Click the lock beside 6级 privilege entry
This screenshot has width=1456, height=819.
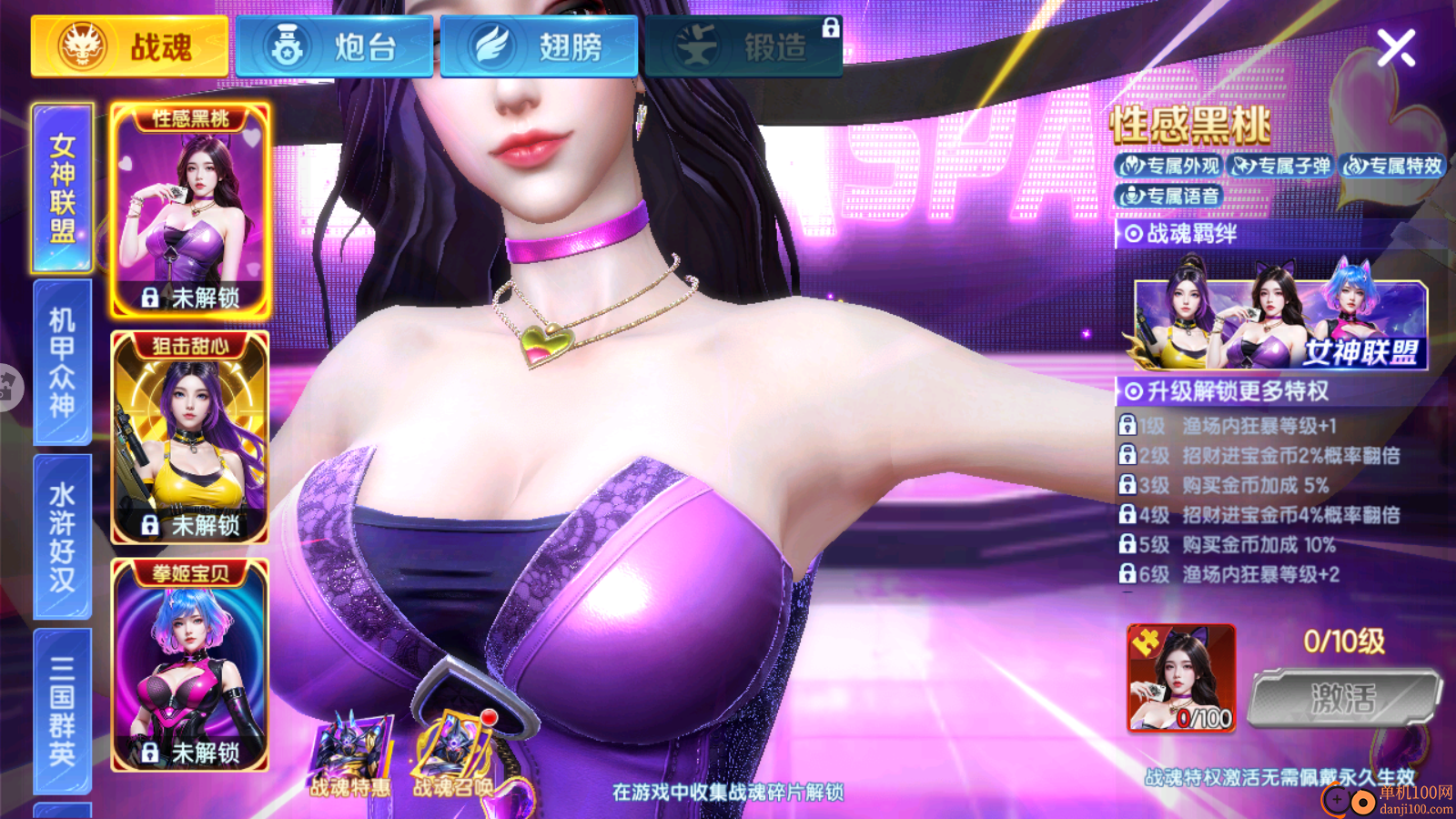coord(1127,575)
